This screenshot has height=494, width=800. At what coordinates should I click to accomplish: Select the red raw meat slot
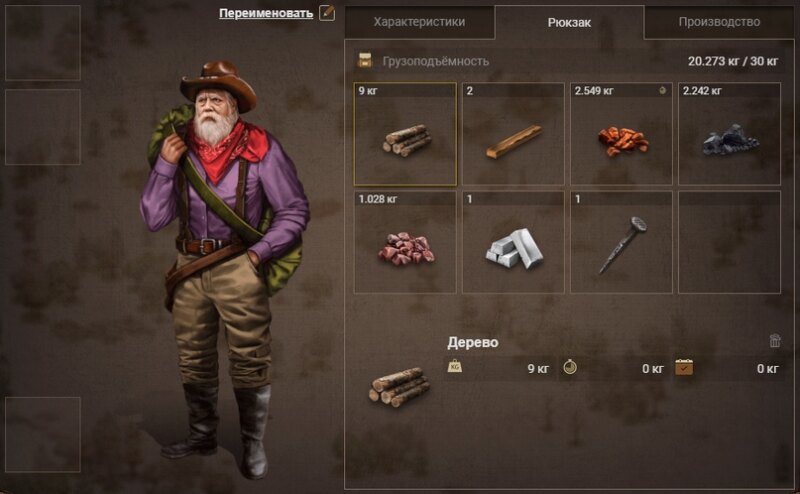(405, 243)
